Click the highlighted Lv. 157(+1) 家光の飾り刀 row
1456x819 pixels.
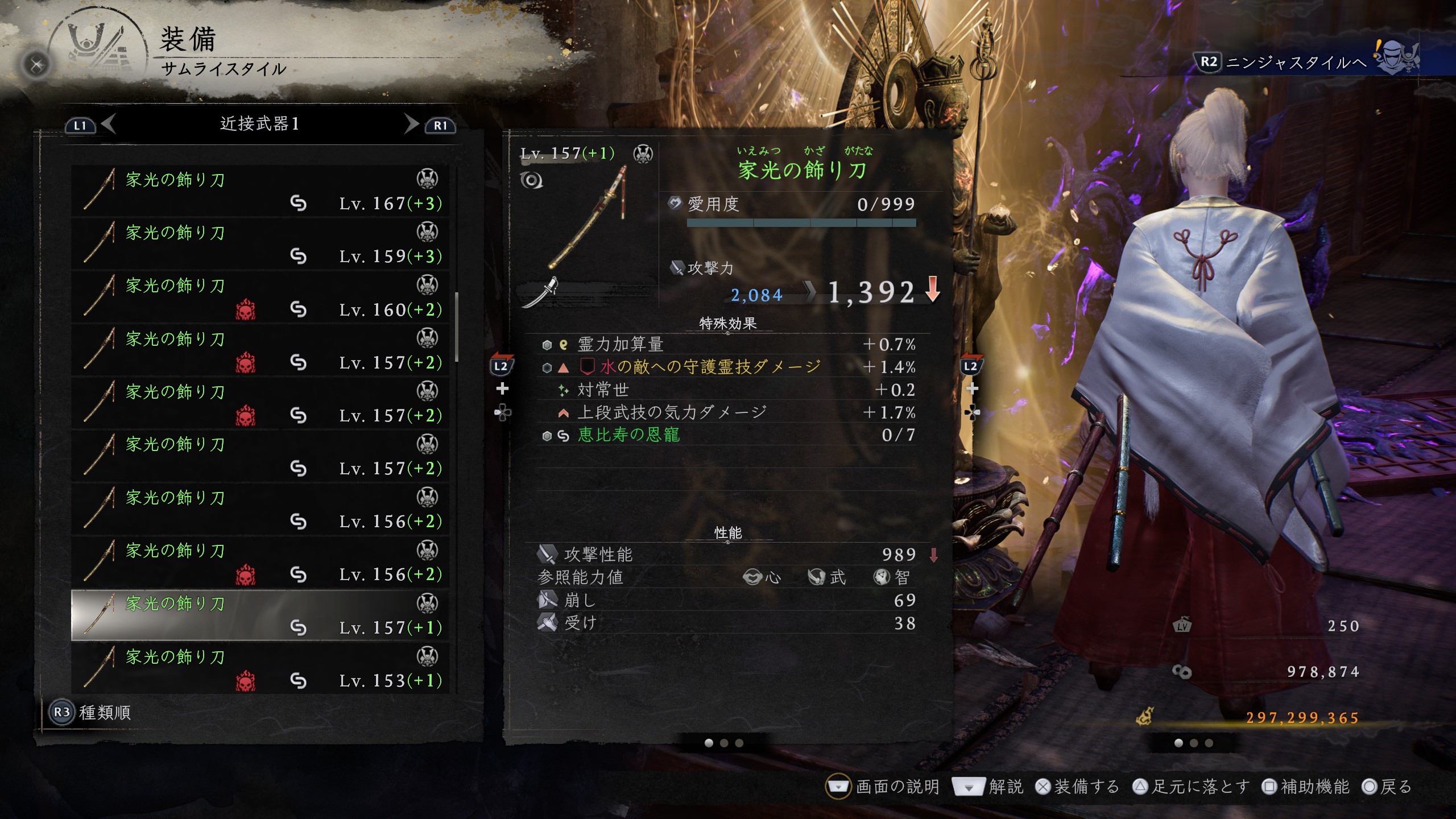pyautogui.click(x=259, y=615)
